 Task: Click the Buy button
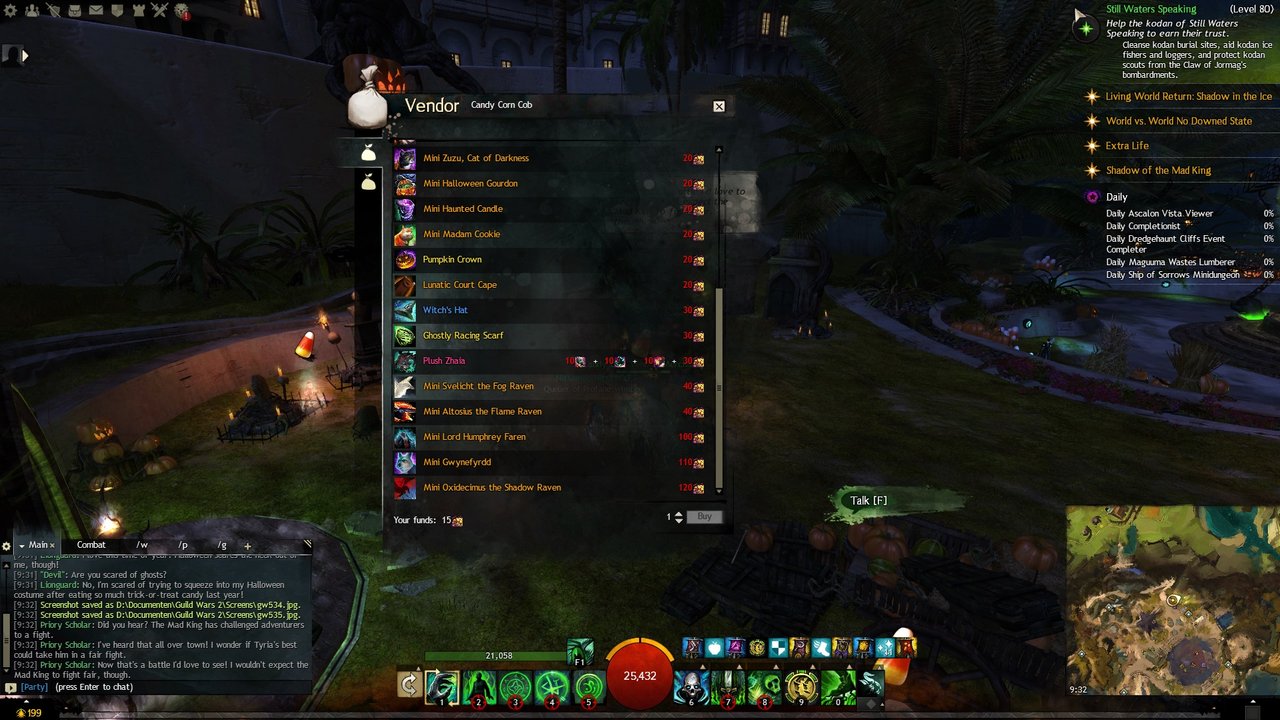704,517
